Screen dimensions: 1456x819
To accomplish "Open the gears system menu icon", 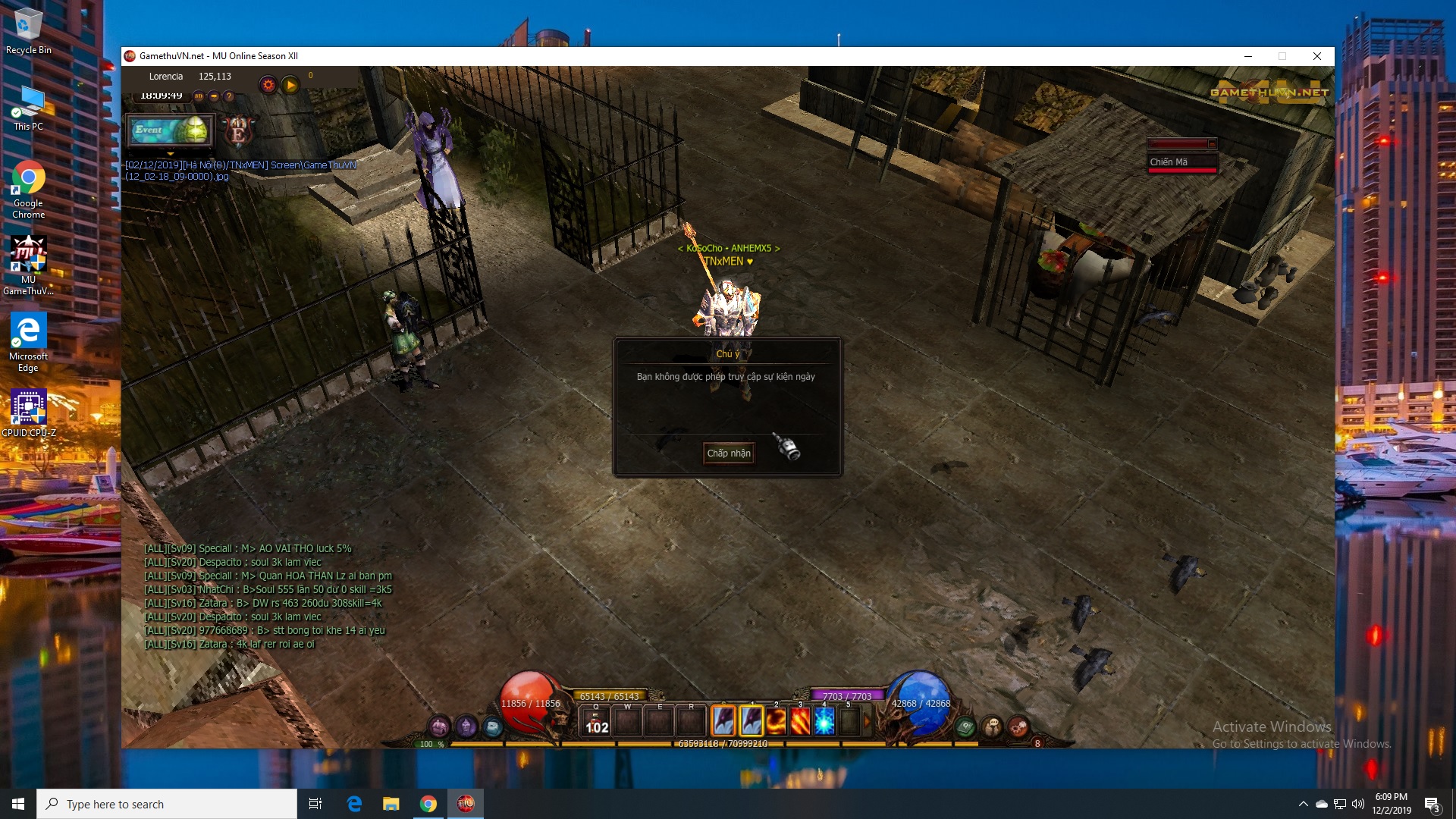I will click(x=1018, y=727).
